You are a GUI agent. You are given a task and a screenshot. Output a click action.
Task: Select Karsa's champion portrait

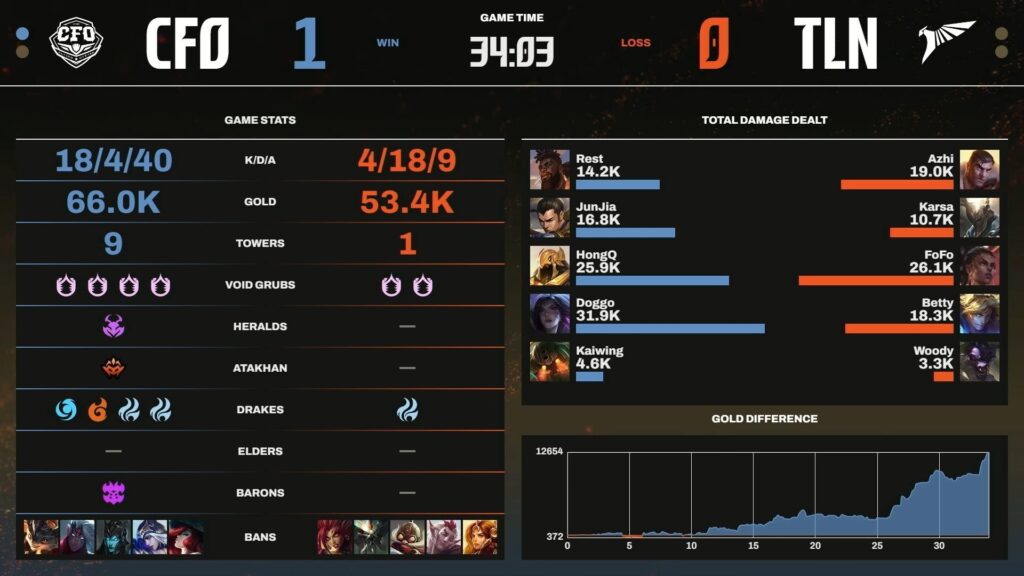click(x=979, y=217)
